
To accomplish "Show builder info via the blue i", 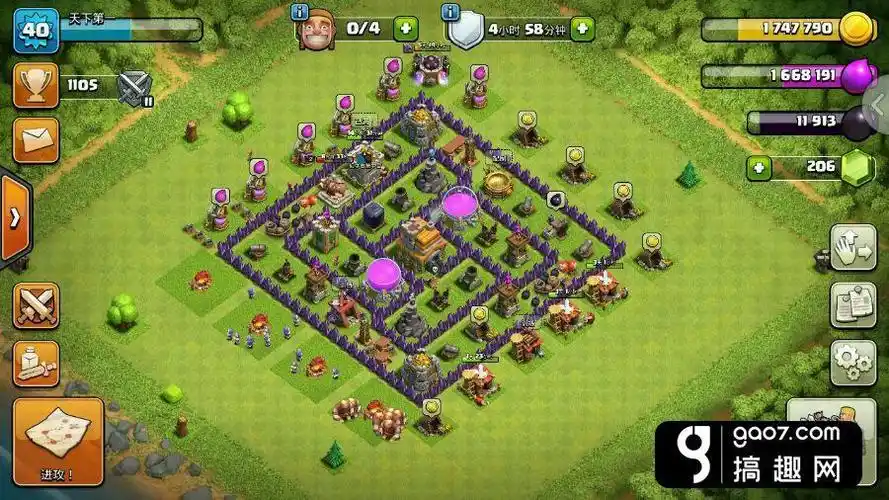I will tap(299, 12).
